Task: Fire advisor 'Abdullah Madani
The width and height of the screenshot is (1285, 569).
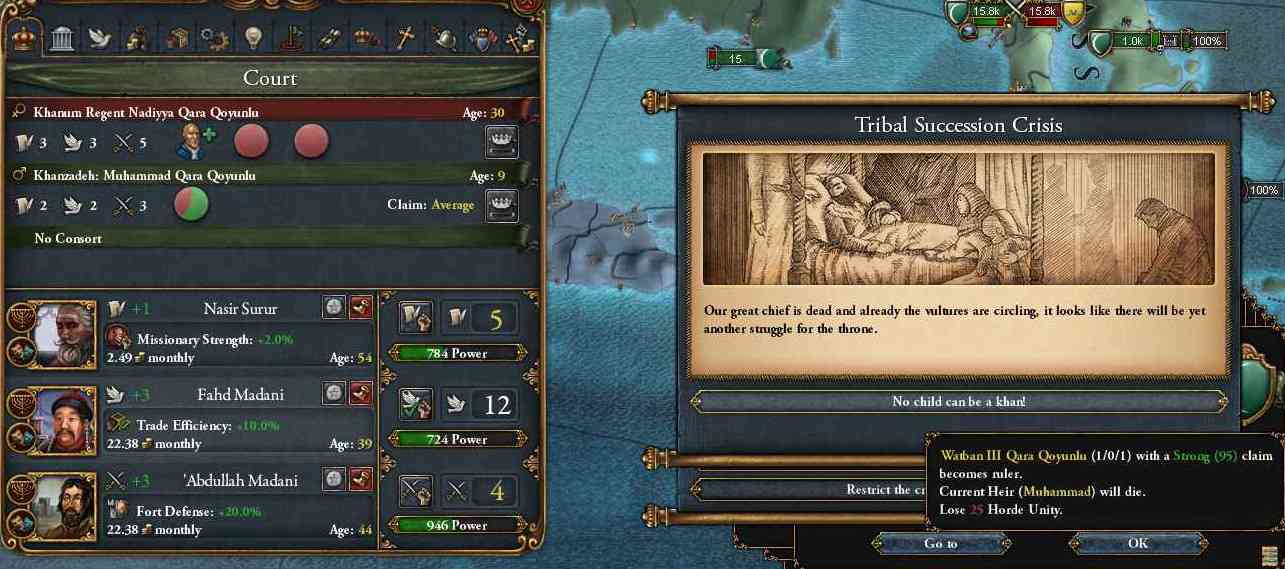Action: pos(361,479)
